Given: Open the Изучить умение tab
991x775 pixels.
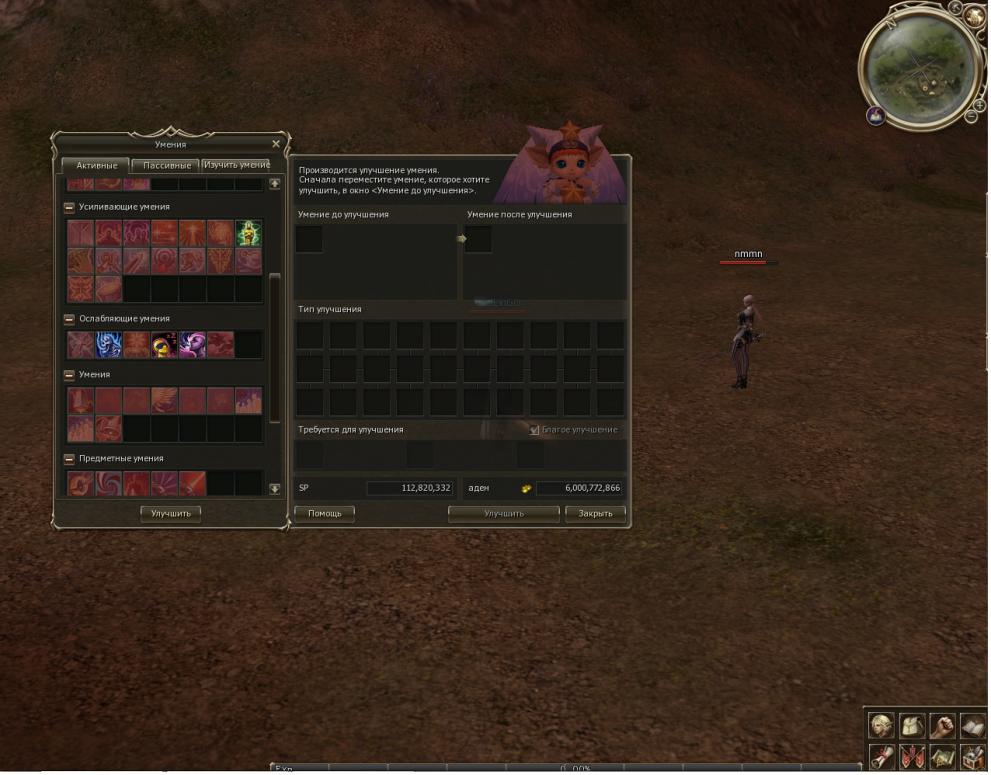Looking at the screenshot, I should [x=236, y=165].
